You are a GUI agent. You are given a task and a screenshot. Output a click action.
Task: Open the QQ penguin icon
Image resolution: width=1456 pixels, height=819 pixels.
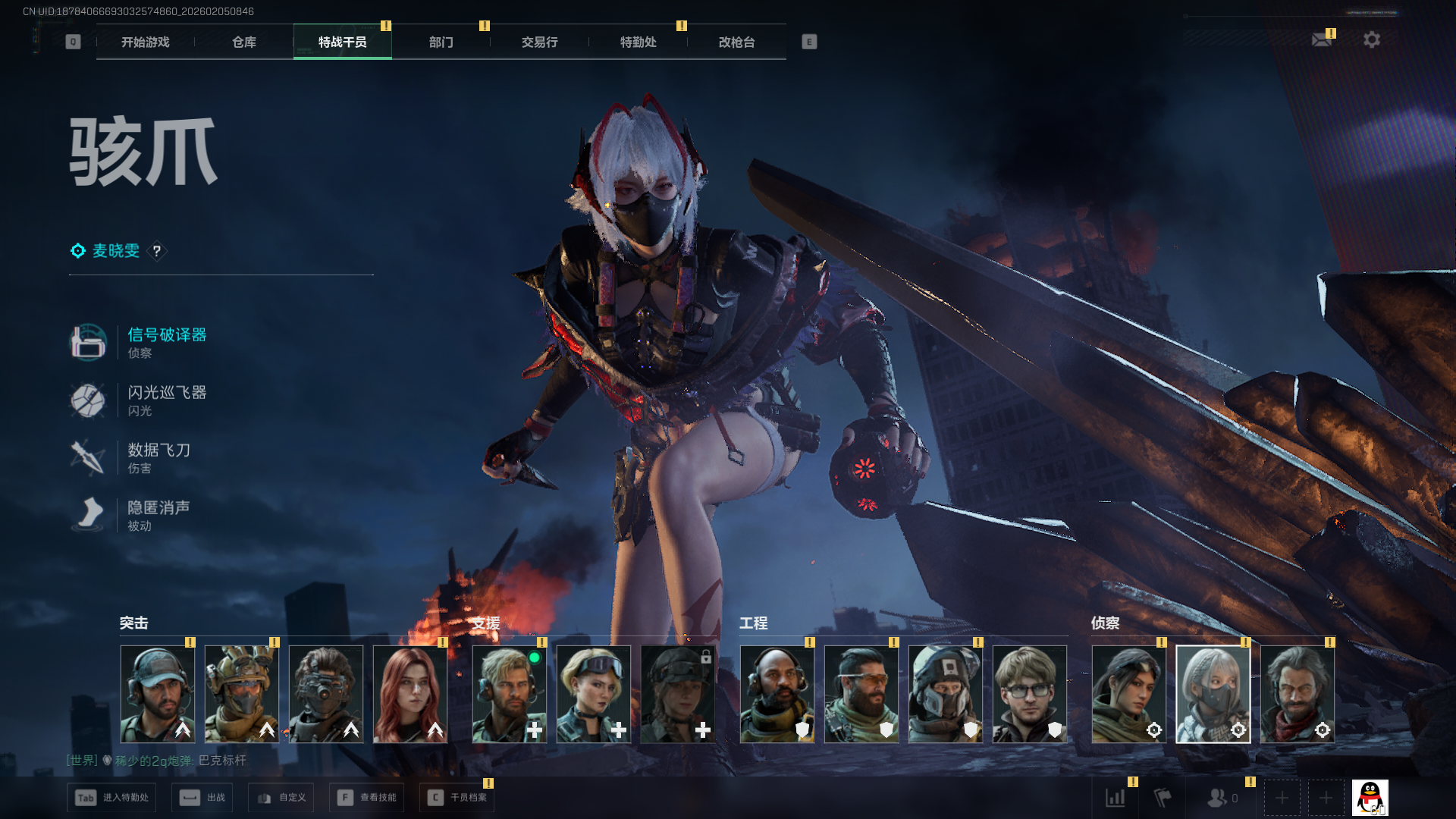[1370, 798]
